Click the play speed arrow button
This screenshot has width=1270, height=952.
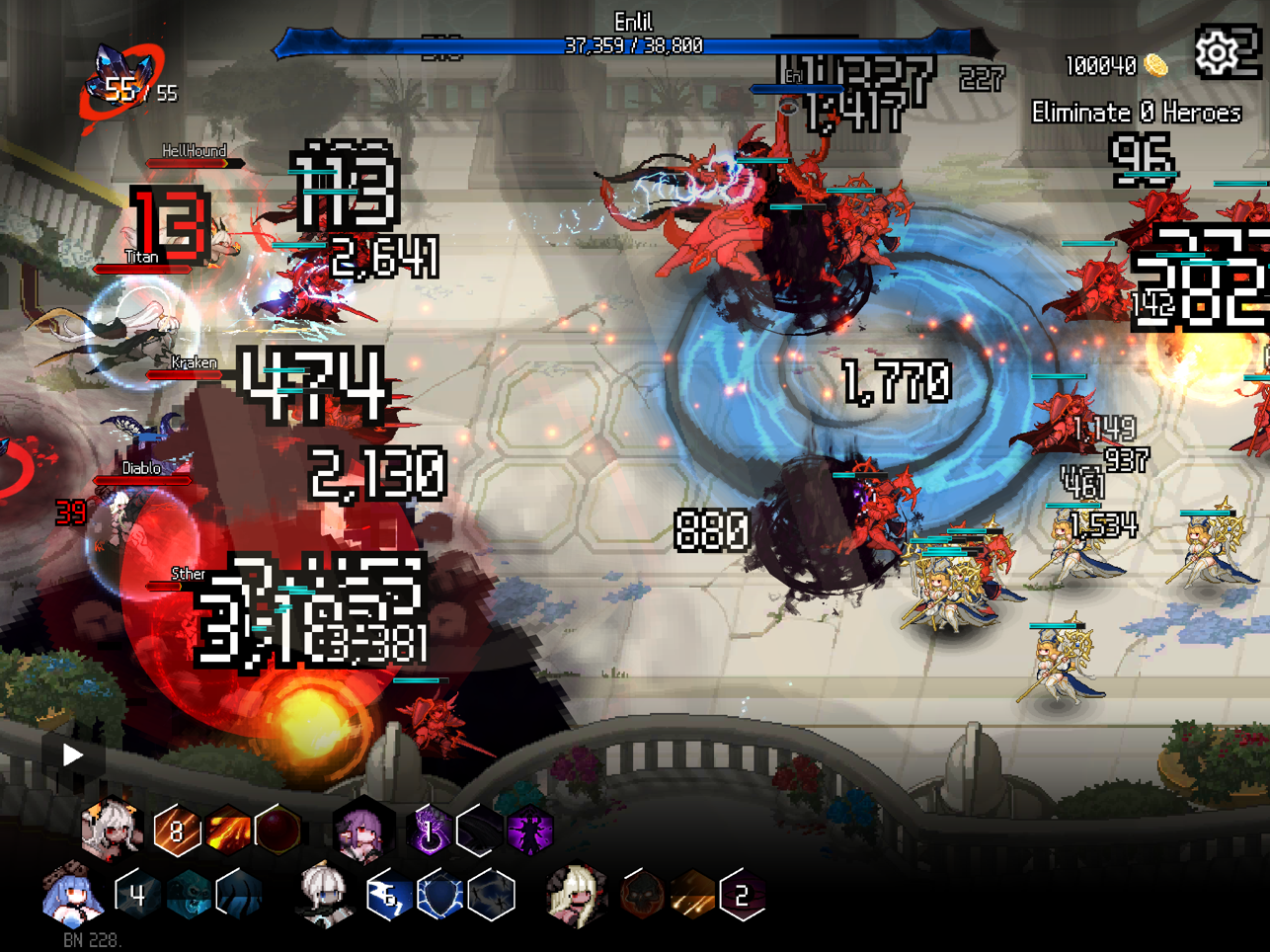pyautogui.click(x=72, y=755)
